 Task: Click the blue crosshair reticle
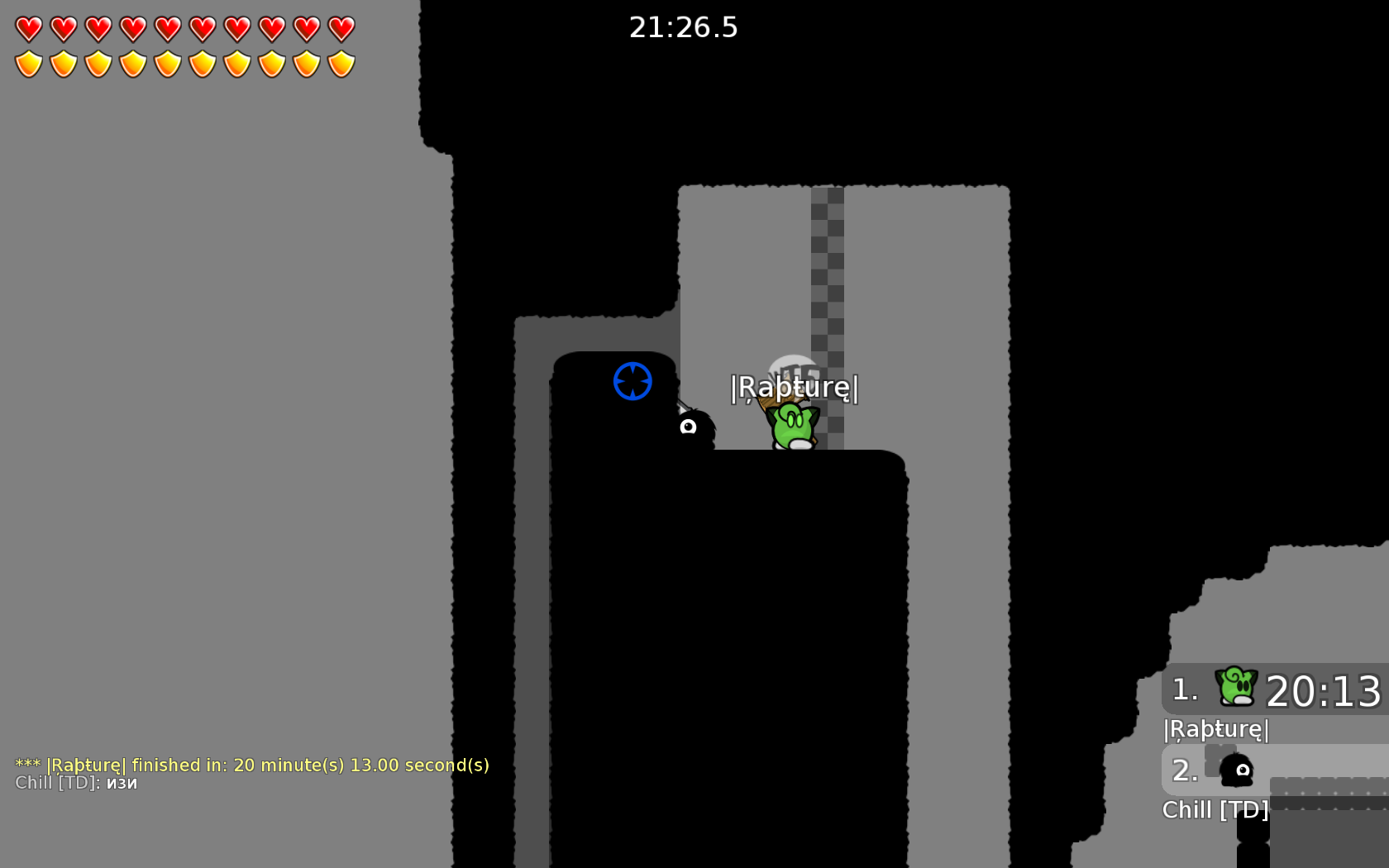[x=632, y=381]
